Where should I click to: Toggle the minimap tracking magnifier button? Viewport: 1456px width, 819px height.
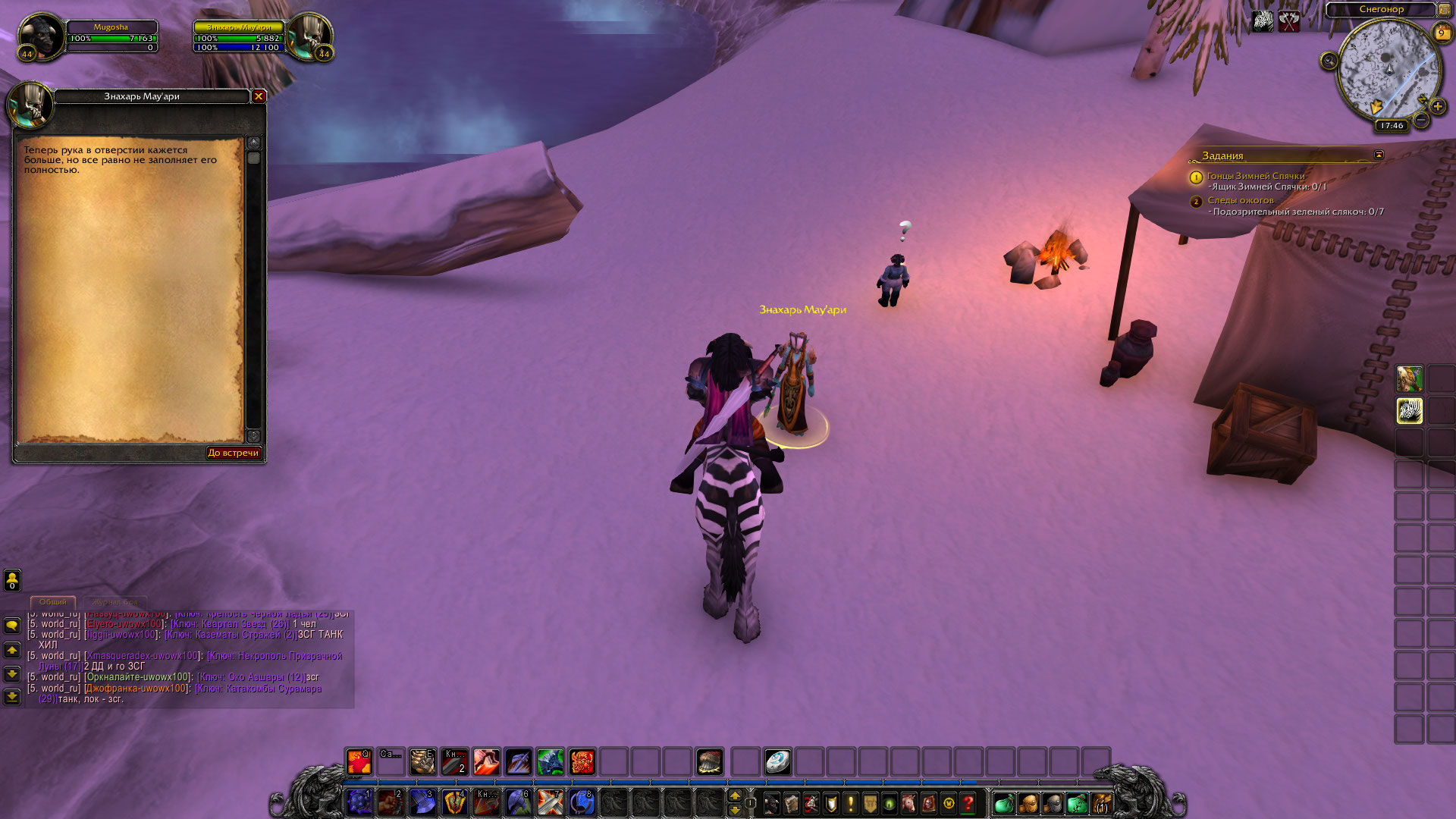tap(1329, 61)
